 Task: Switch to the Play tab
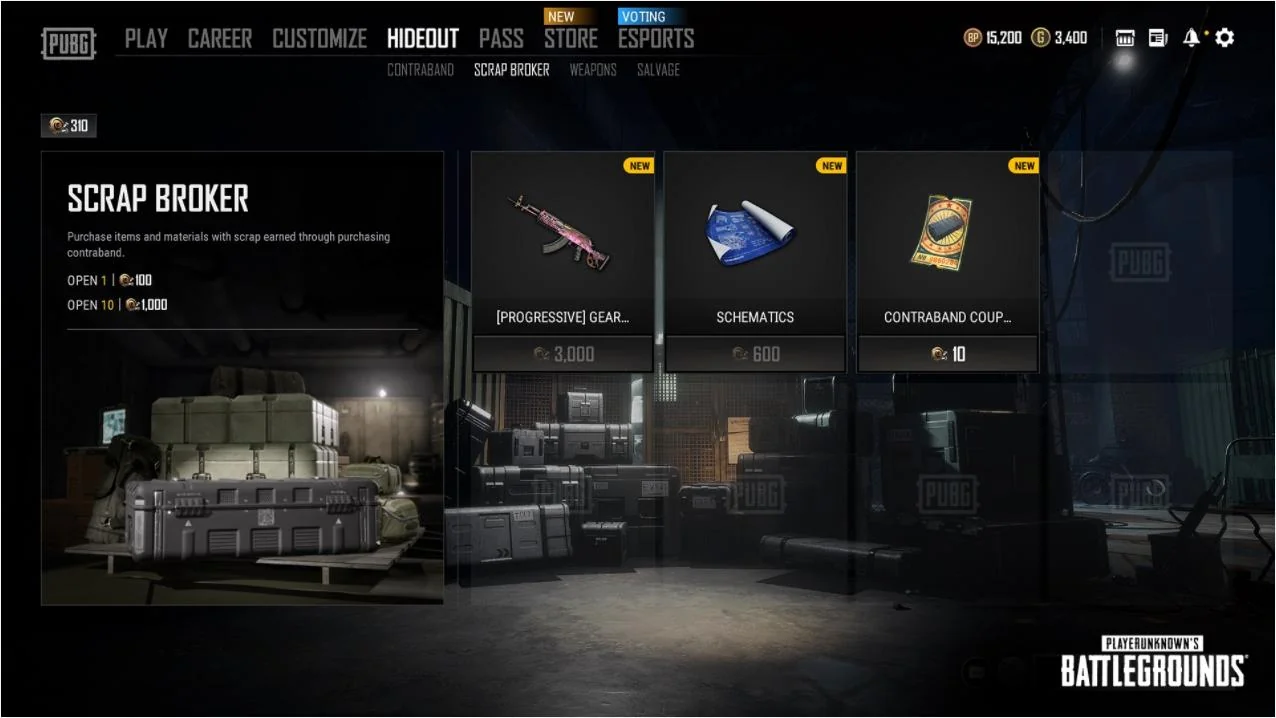pos(146,39)
